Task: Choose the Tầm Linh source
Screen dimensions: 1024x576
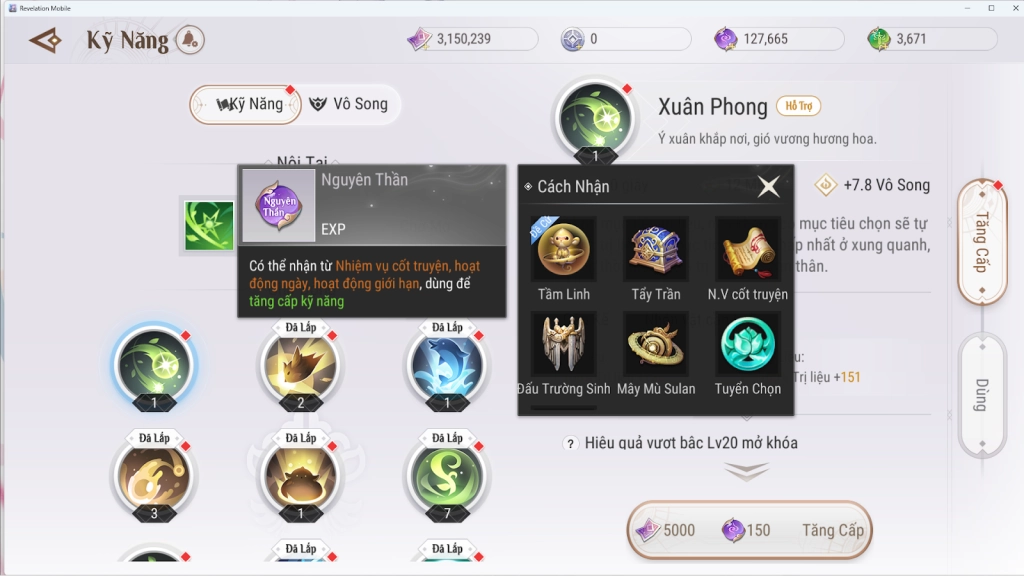Action: (x=563, y=250)
